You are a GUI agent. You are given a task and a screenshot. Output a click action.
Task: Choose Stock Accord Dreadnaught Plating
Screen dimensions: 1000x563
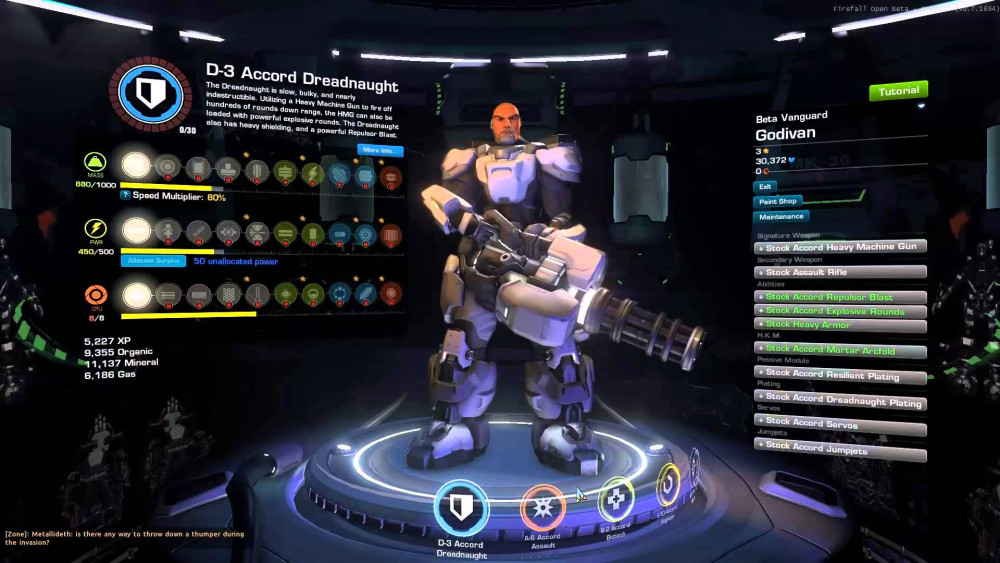coord(840,401)
